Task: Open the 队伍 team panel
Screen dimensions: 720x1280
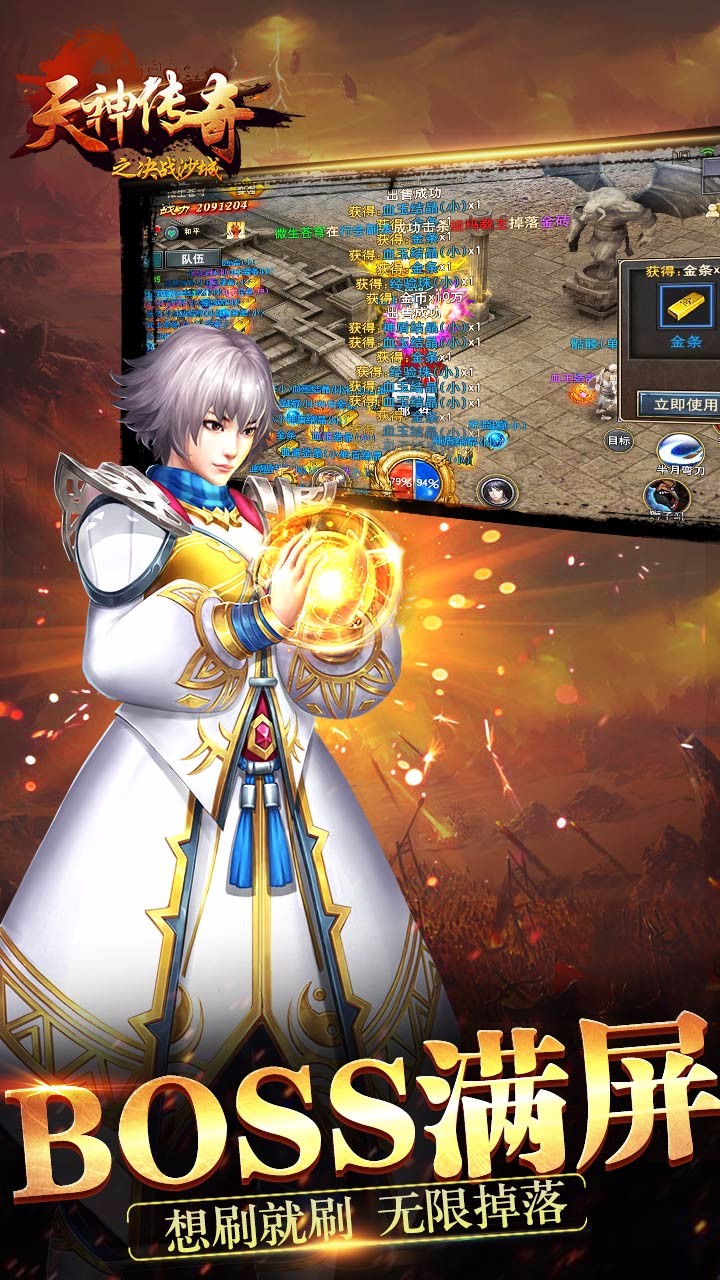Action: 186,258
